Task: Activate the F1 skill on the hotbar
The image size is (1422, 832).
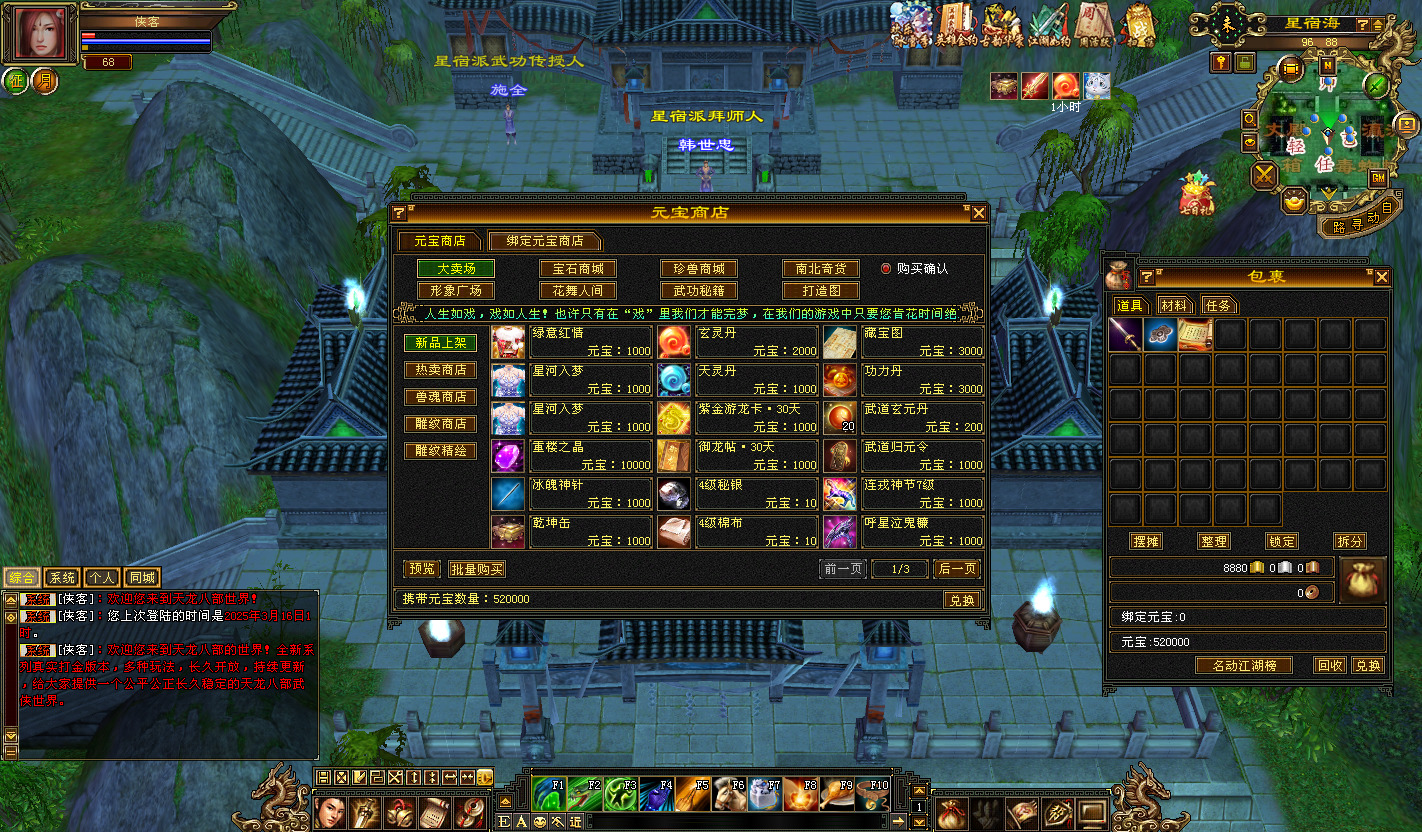Action: pos(547,794)
